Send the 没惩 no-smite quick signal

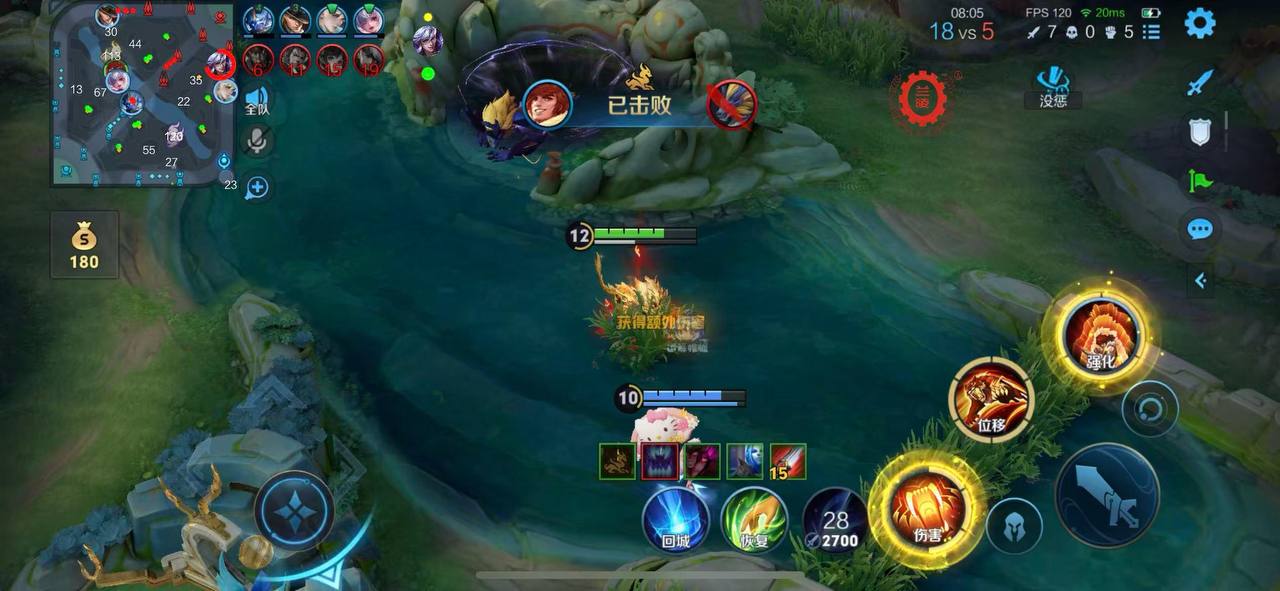click(1052, 86)
